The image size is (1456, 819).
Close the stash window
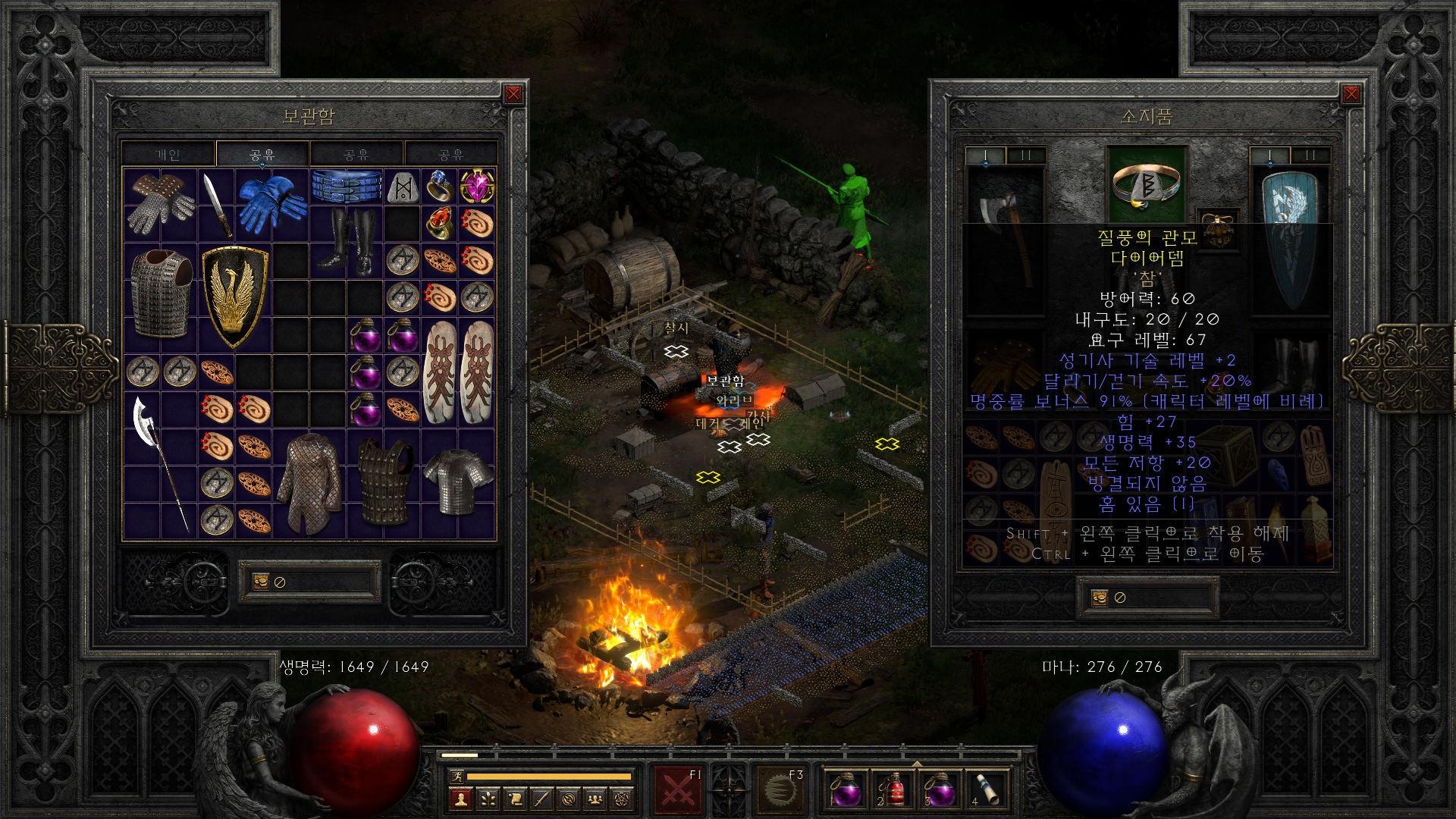tap(513, 94)
